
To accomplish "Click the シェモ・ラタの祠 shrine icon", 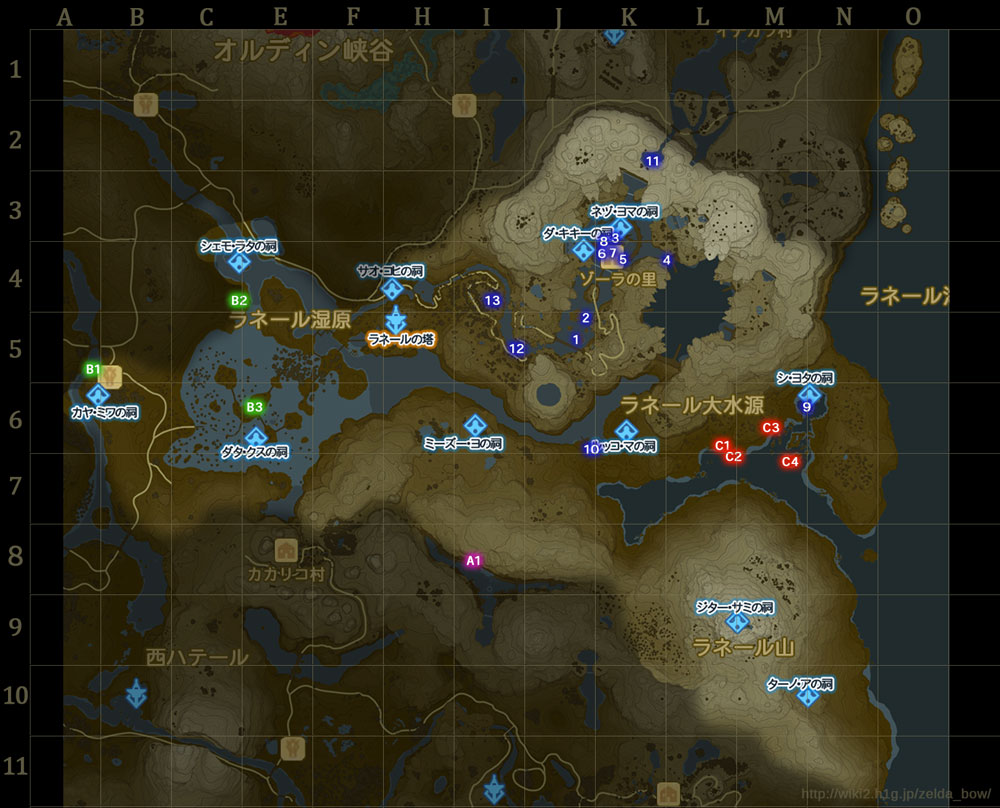I will click(239, 263).
